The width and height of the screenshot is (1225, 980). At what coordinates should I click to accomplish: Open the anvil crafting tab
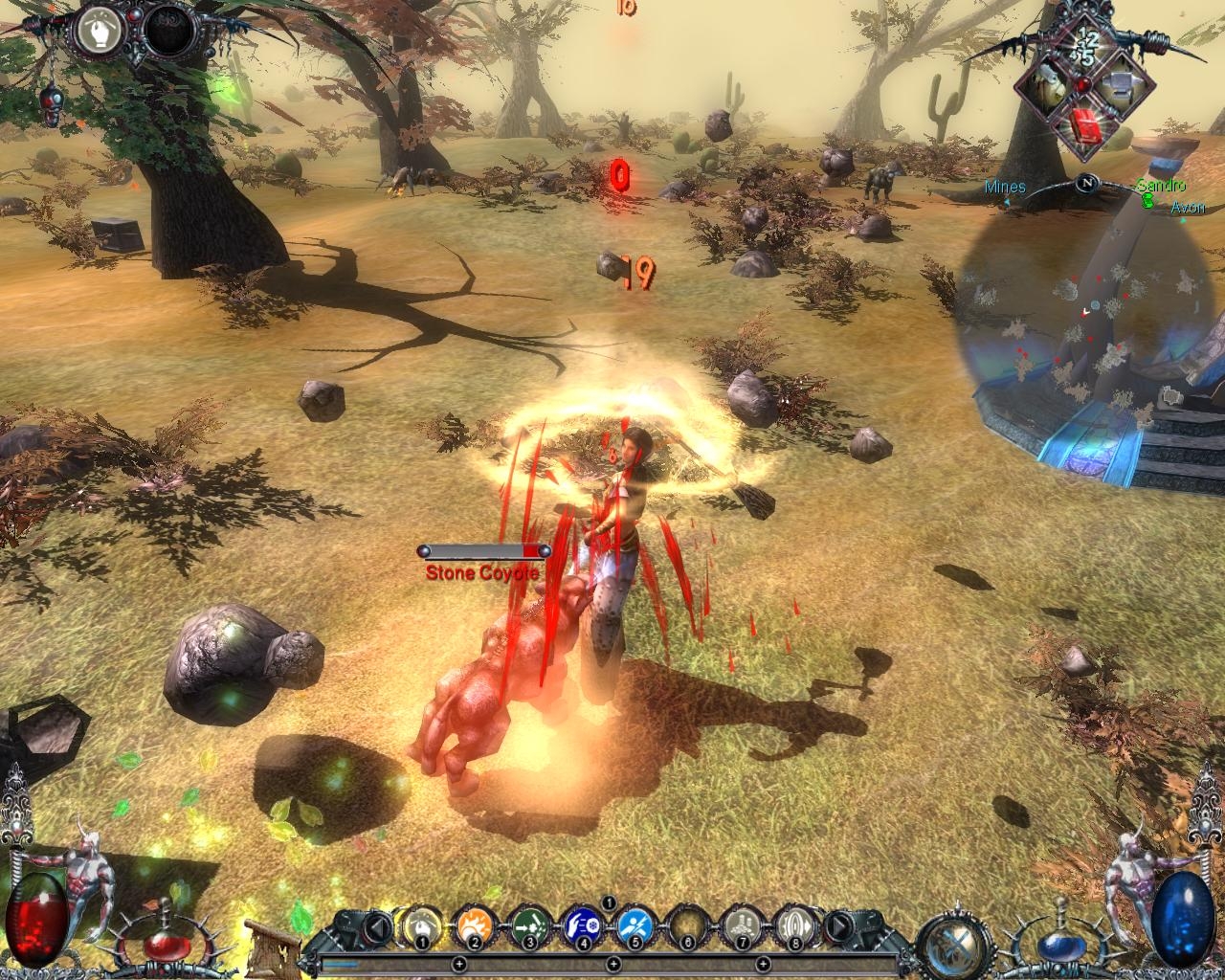[x=1123, y=86]
